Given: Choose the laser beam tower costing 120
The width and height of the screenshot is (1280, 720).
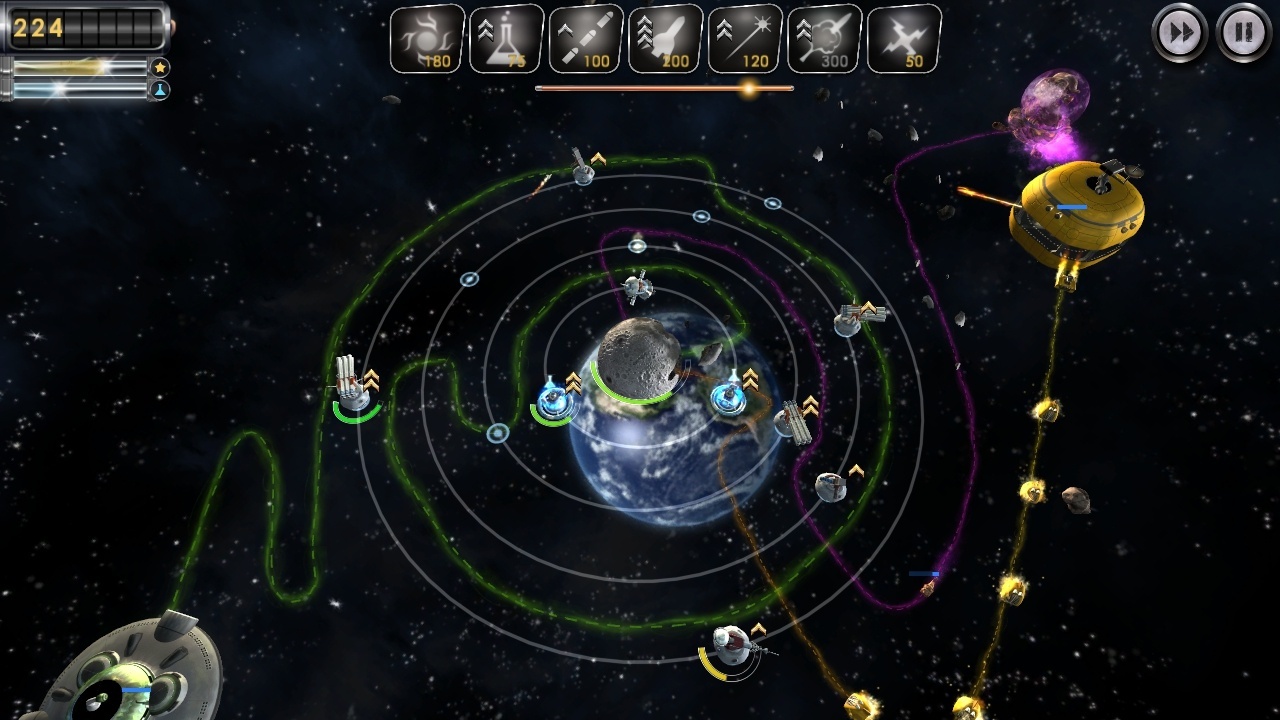Looking at the screenshot, I should [x=745, y=40].
